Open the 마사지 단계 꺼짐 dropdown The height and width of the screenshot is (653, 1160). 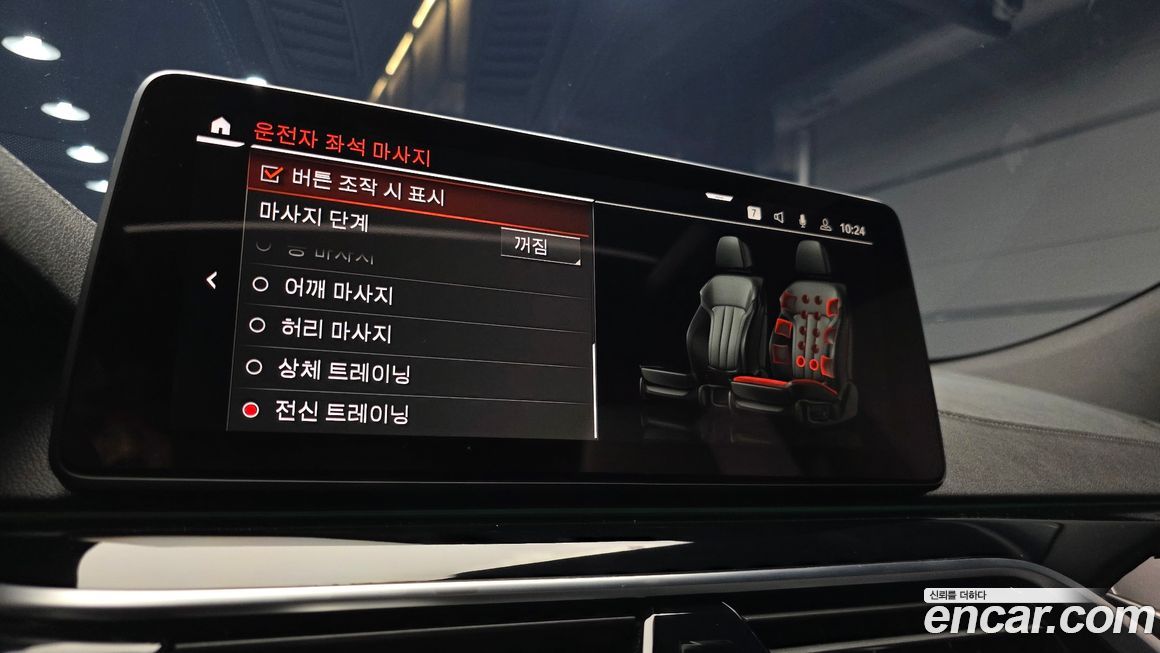tap(540, 247)
